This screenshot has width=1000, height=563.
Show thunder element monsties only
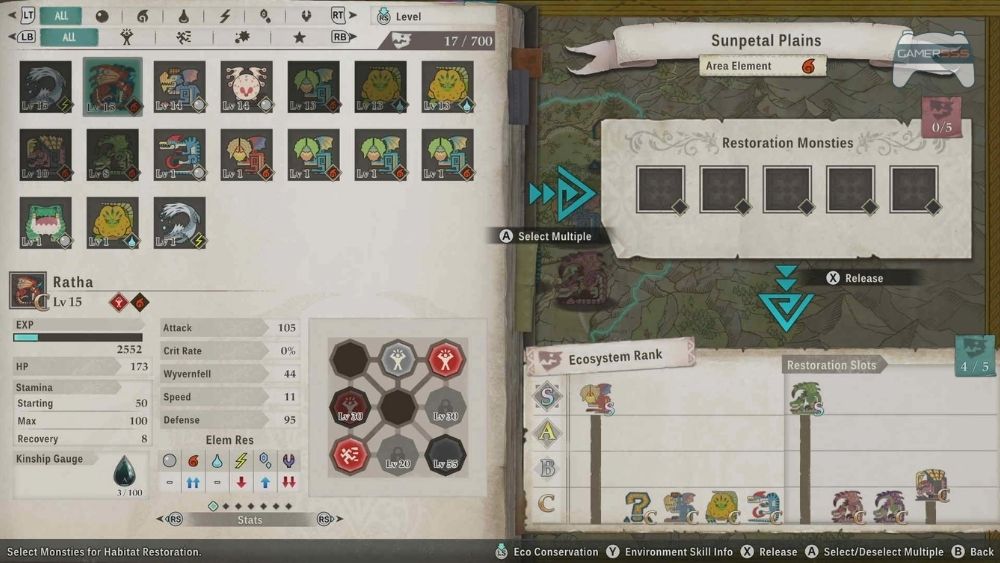(224, 16)
